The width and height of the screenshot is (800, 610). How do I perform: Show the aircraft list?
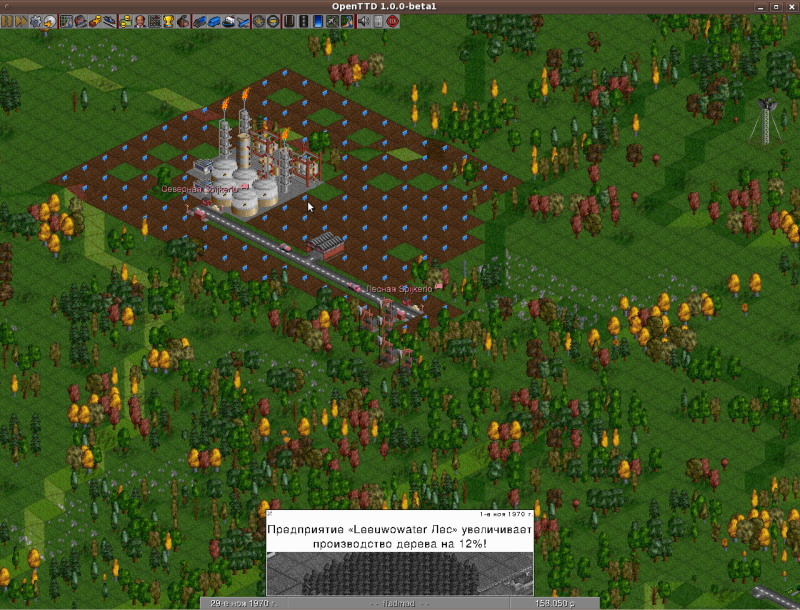(243, 20)
